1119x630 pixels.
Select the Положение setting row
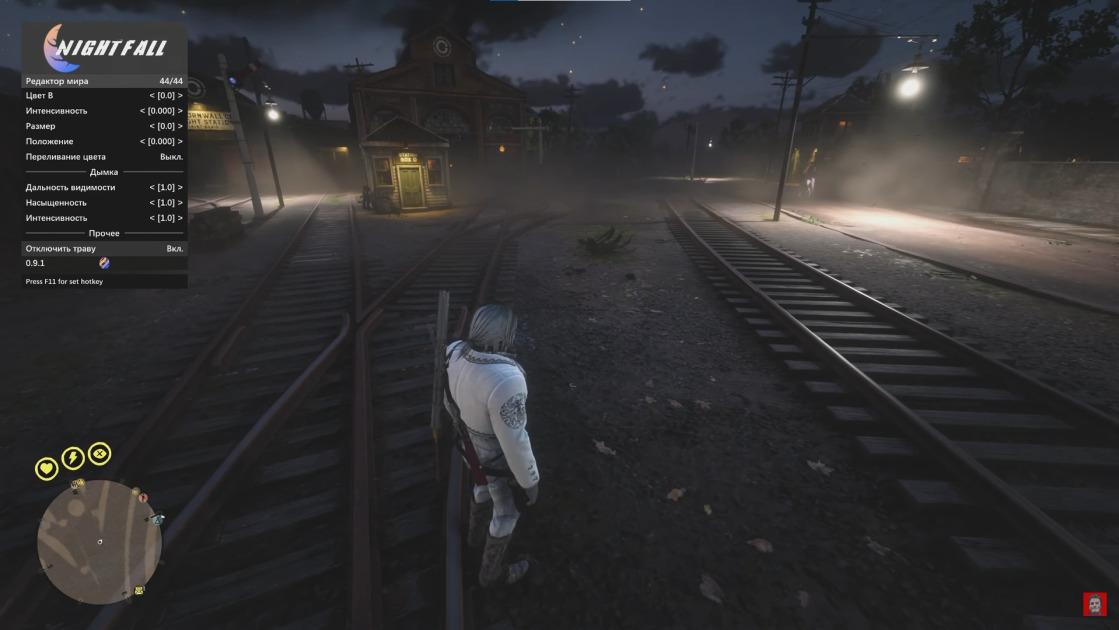[x=104, y=142]
